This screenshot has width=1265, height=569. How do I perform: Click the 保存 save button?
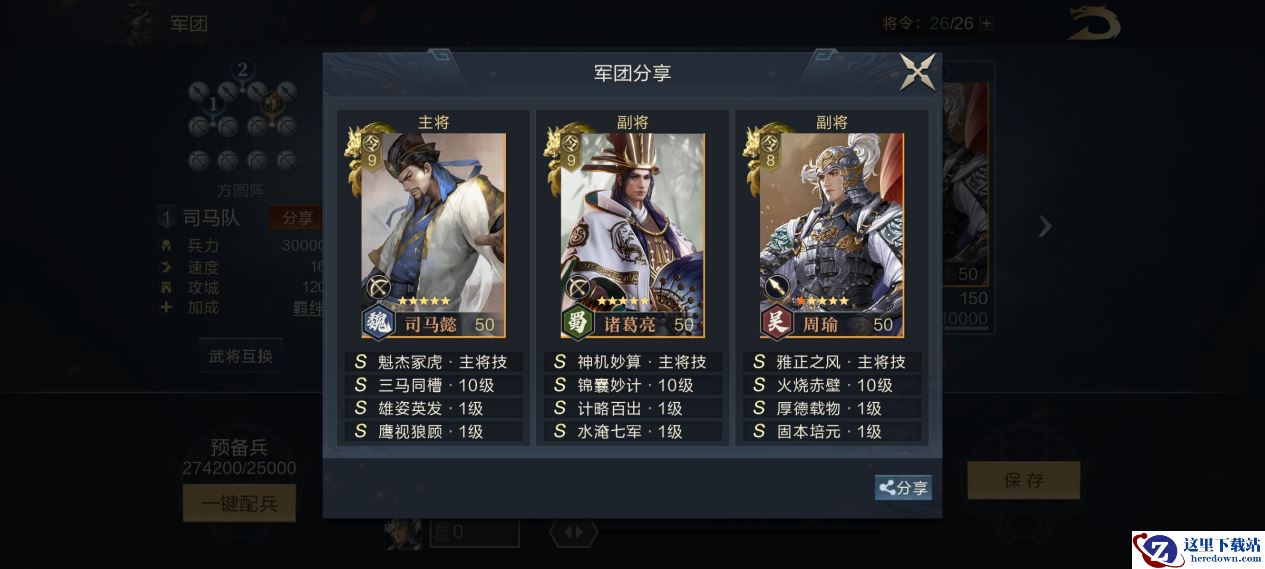coord(1023,480)
